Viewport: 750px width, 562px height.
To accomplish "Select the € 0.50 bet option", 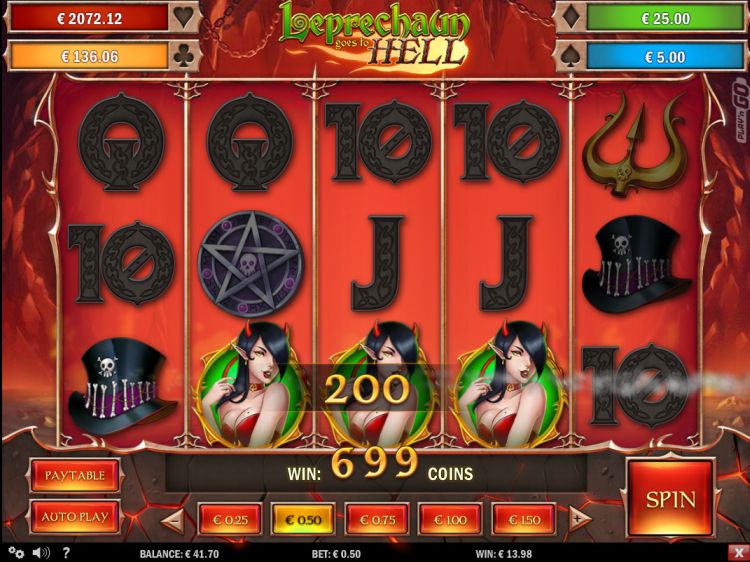I will 303,519.
